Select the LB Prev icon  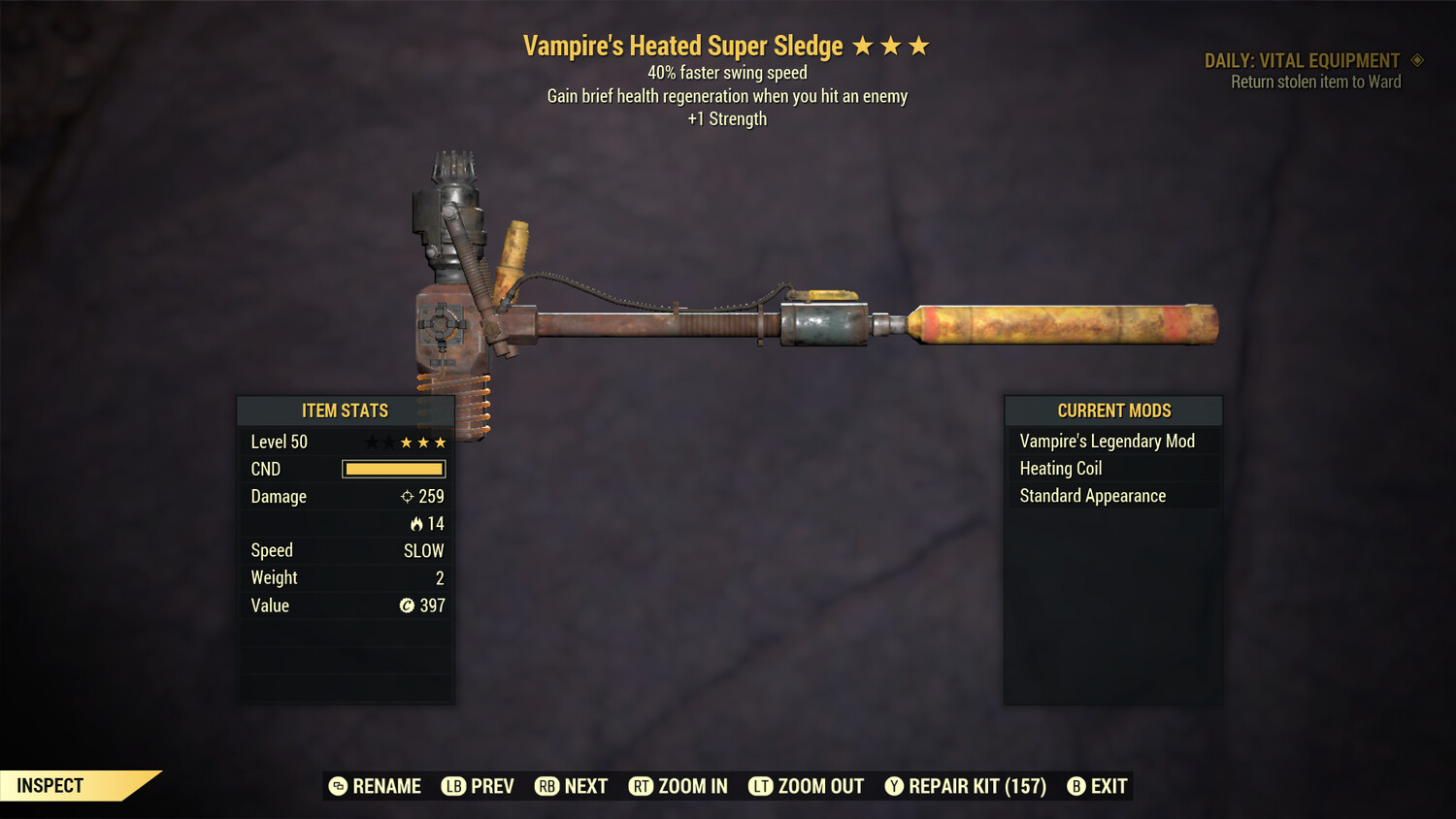pyautogui.click(x=452, y=786)
